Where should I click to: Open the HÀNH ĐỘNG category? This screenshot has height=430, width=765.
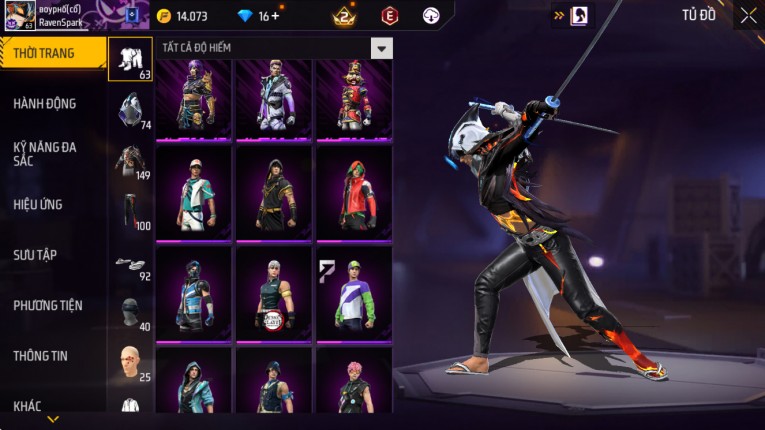45,103
